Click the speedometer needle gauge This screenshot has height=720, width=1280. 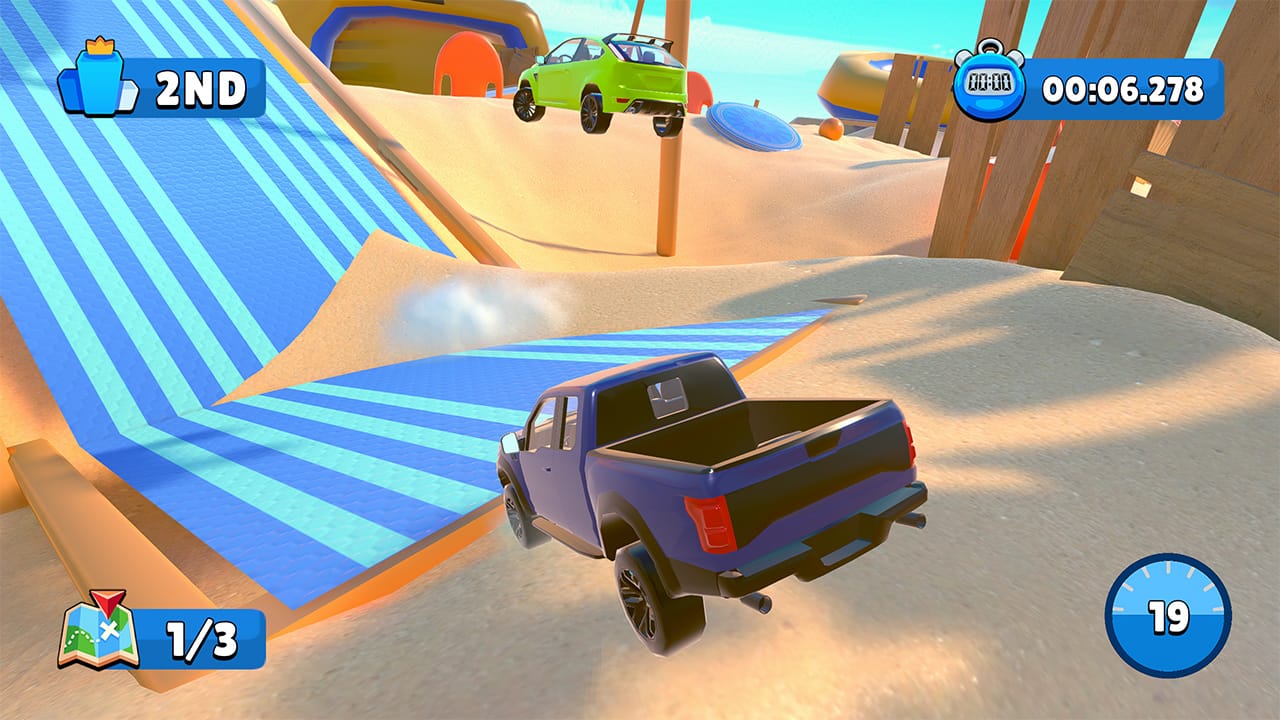pyautogui.click(x=1171, y=618)
